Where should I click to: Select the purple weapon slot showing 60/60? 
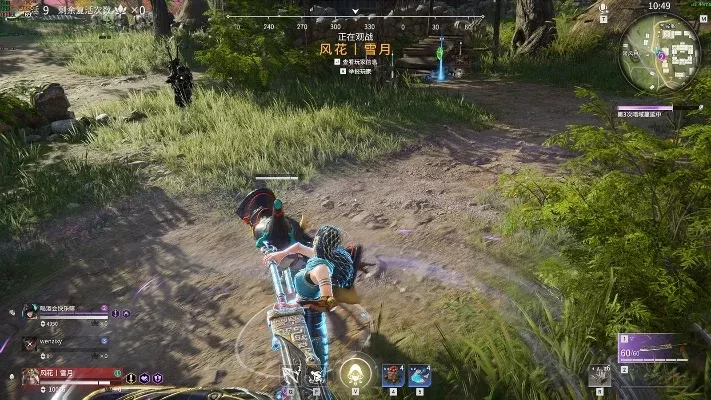[x=654, y=348]
